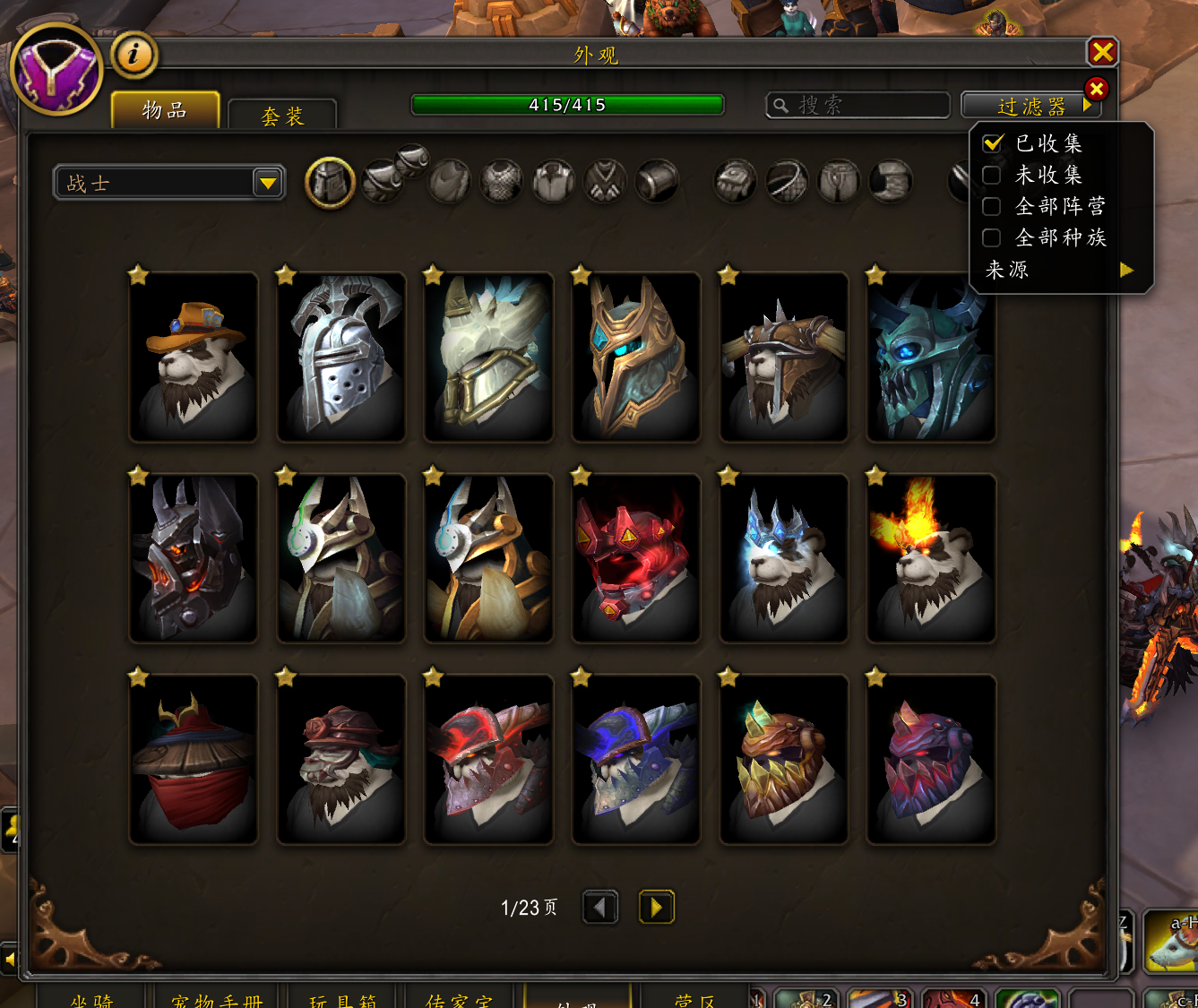Choose the flaming head appearance
1198x1008 pixels.
(x=931, y=558)
